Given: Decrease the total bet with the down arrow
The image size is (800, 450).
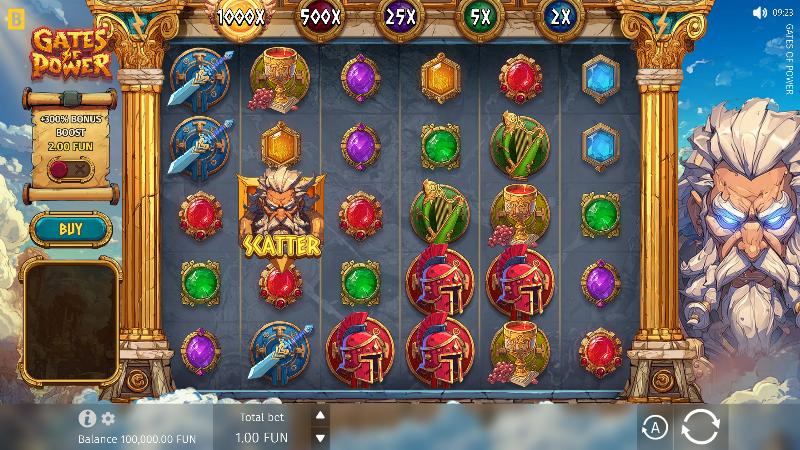Looking at the screenshot, I should click(x=320, y=437).
